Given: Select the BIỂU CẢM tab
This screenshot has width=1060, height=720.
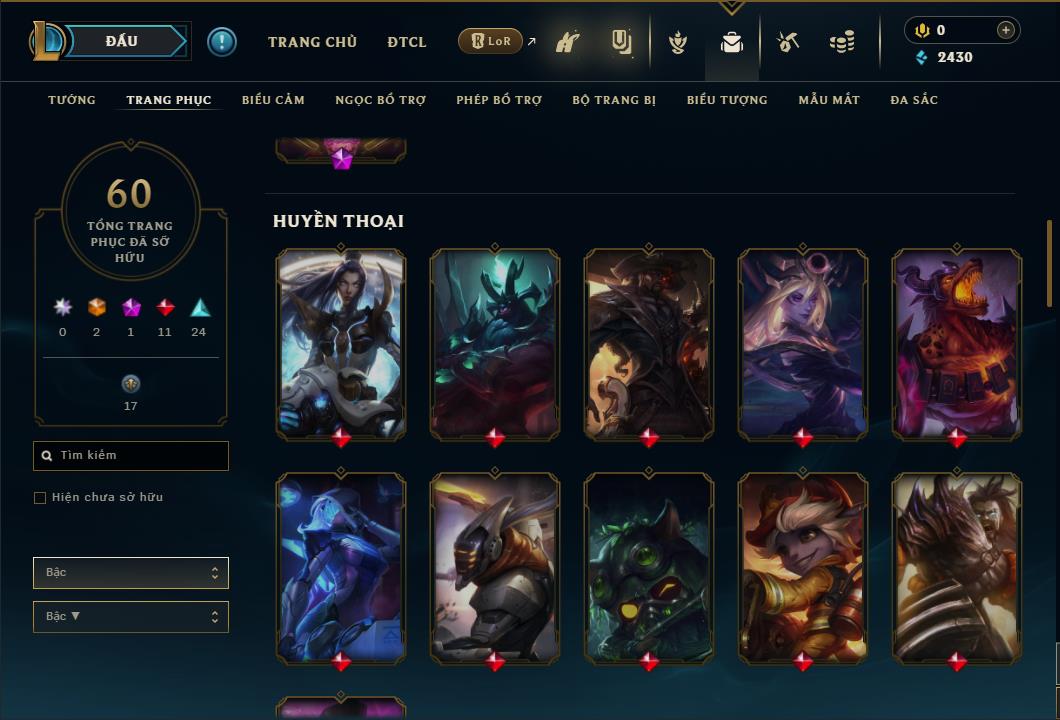Looking at the screenshot, I should coord(273,100).
